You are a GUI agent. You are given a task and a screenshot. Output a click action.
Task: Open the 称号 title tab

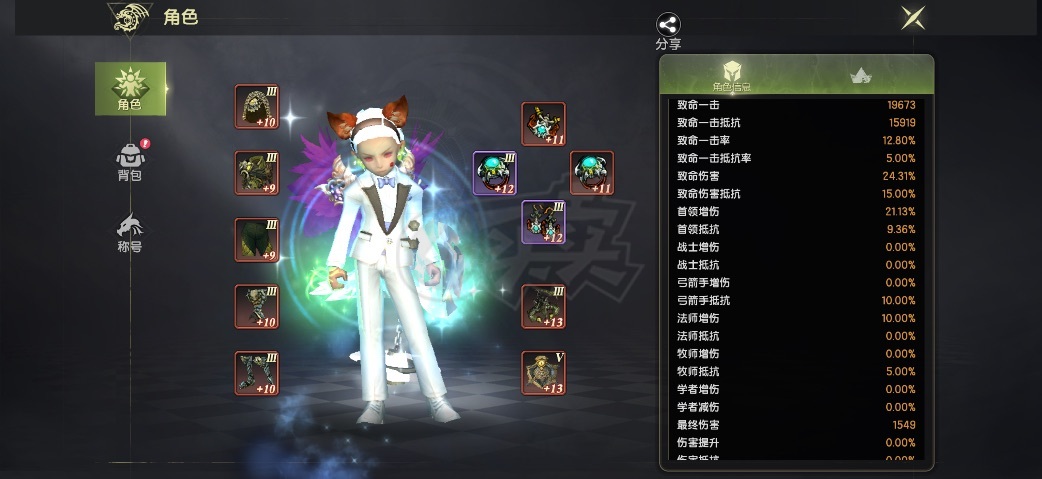pos(130,232)
